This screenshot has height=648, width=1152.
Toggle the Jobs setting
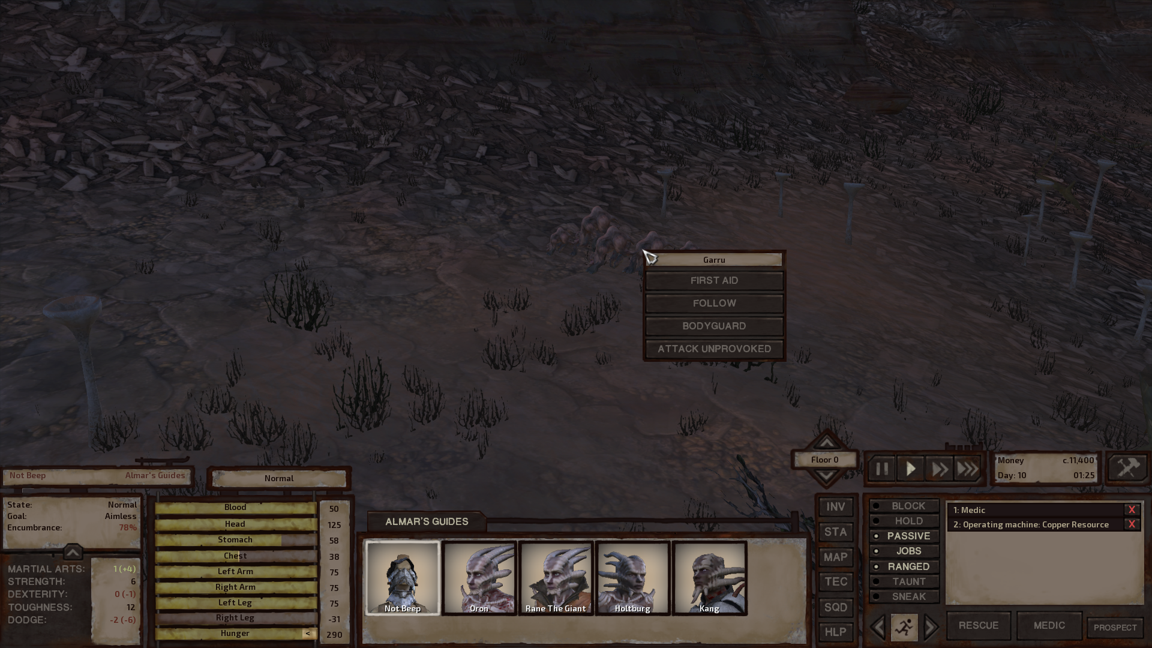tap(908, 551)
